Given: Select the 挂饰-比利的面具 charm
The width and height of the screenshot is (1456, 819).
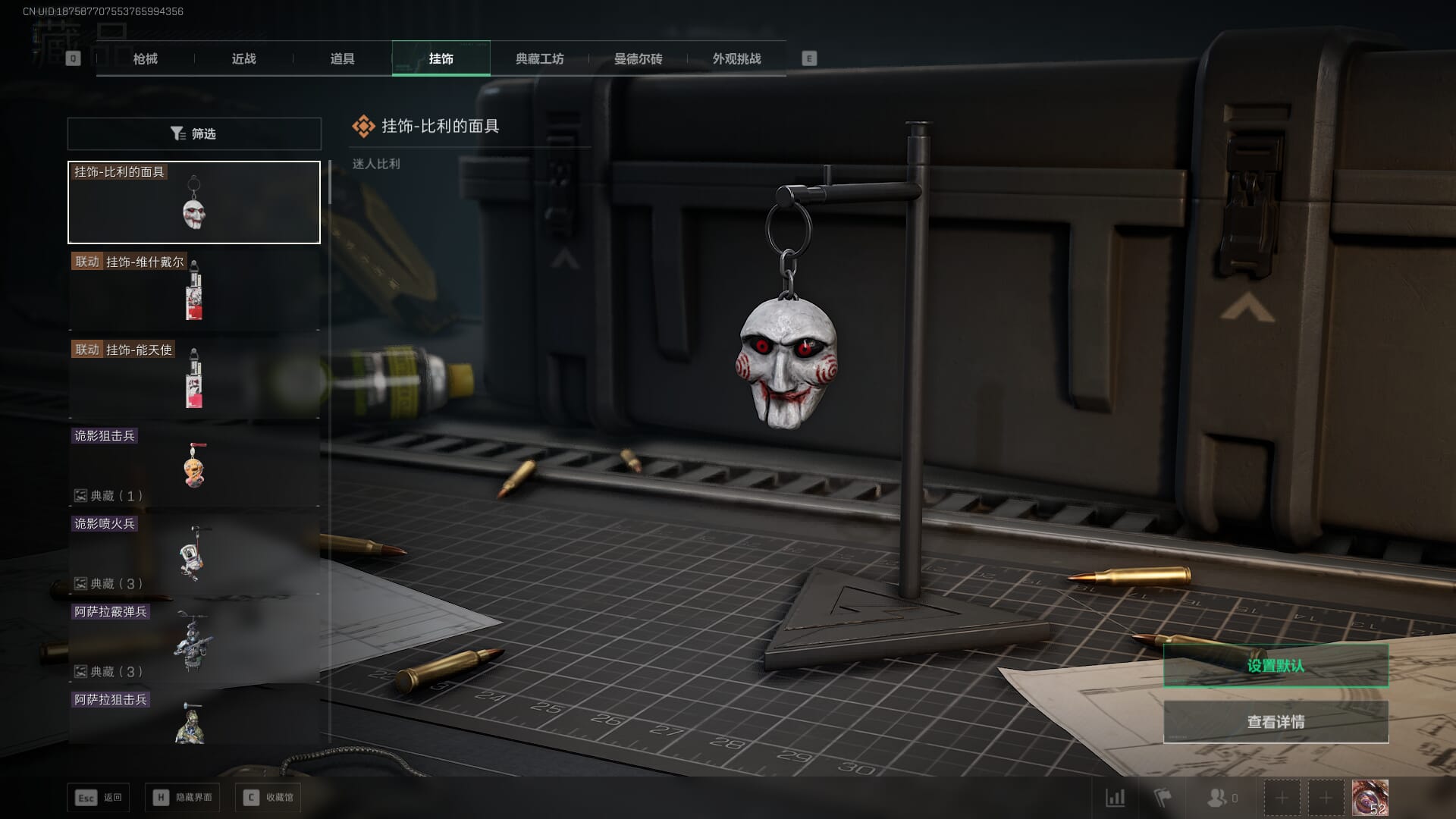Looking at the screenshot, I should click(x=194, y=202).
